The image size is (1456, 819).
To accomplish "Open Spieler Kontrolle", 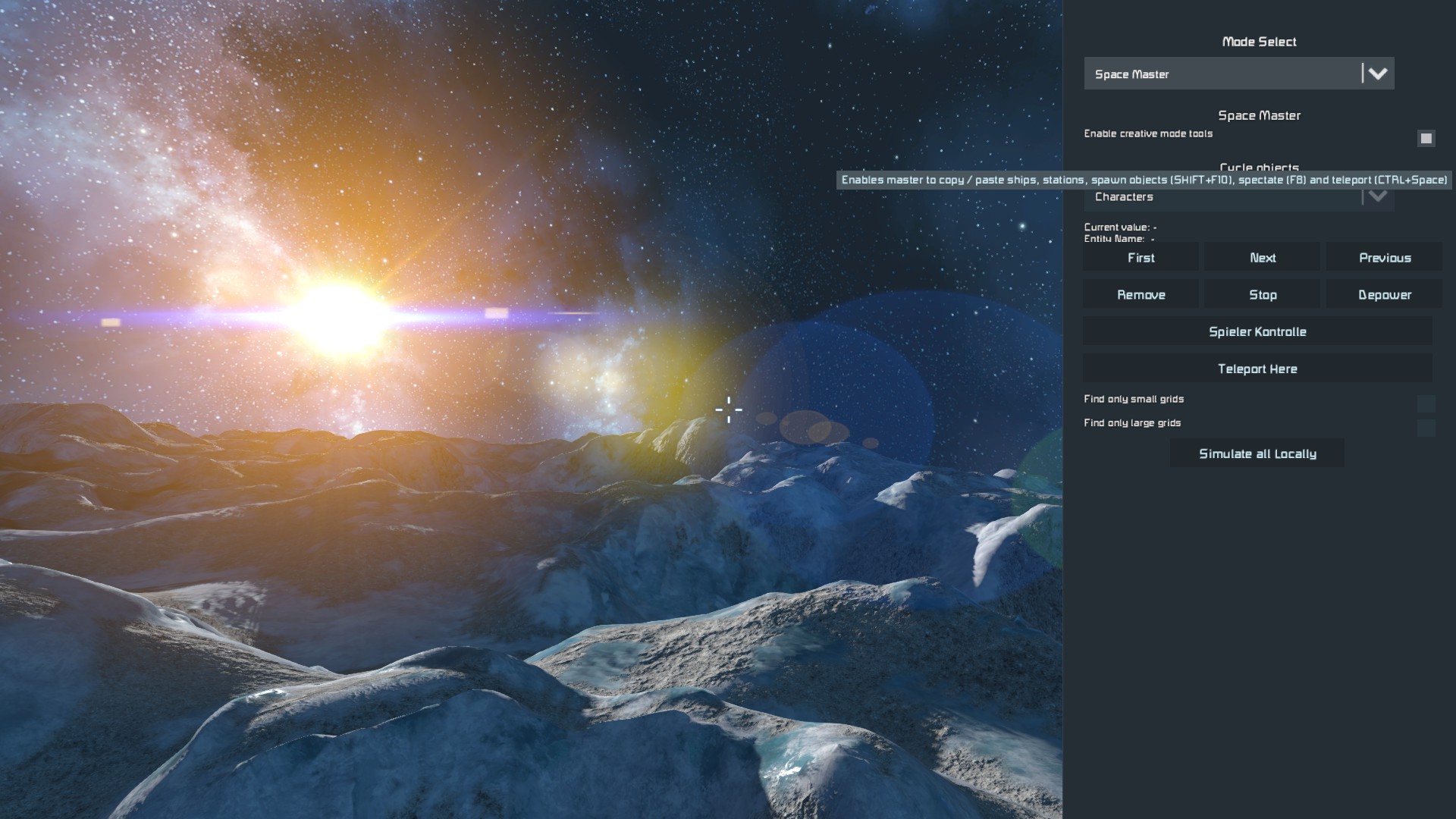I will (1257, 331).
